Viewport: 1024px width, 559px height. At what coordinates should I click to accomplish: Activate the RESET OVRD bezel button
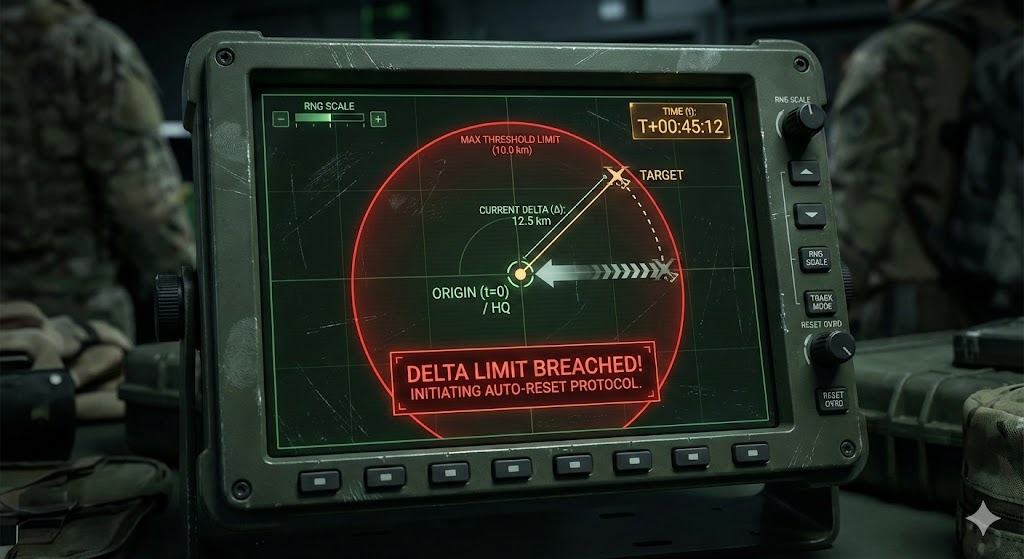[x=832, y=399]
